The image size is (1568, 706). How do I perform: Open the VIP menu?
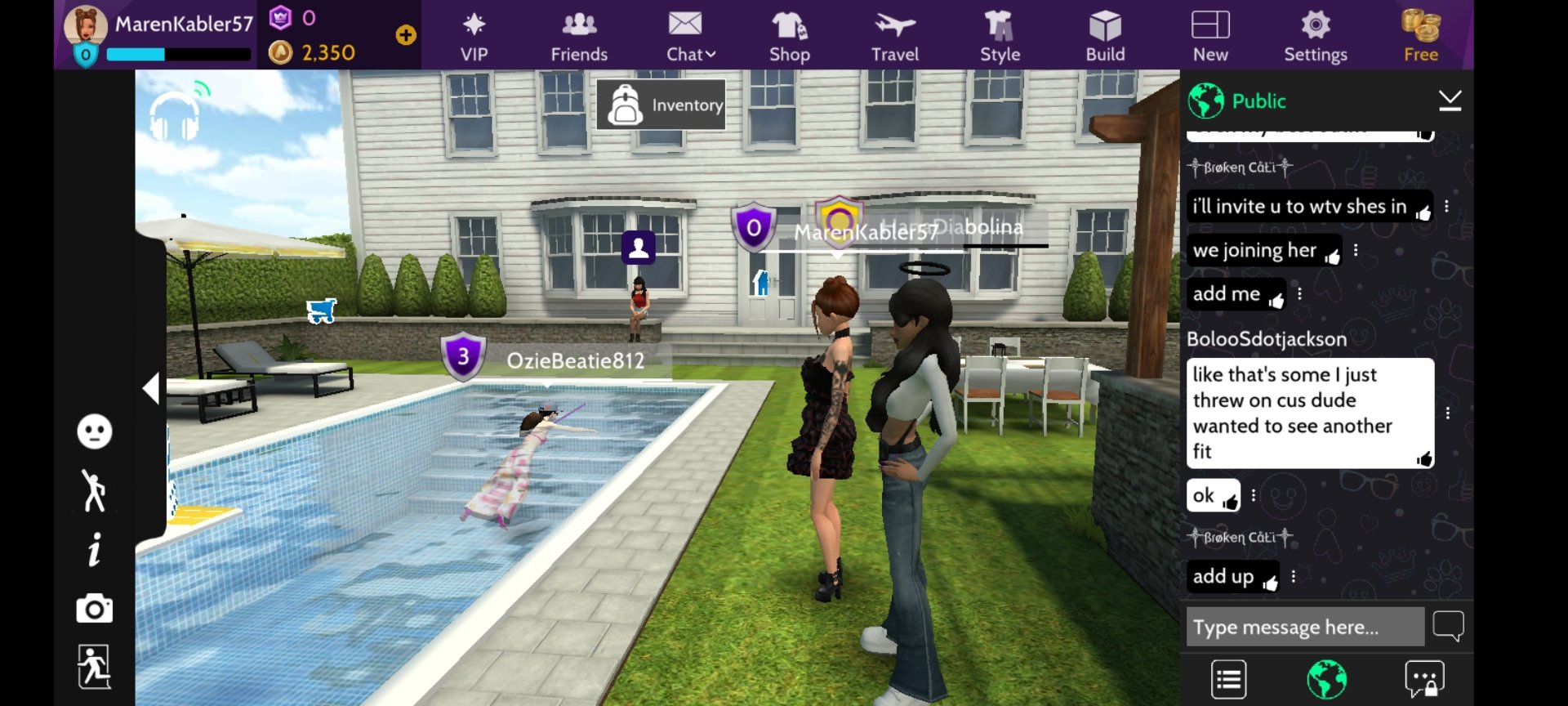pyautogui.click(x=474, y=37)
